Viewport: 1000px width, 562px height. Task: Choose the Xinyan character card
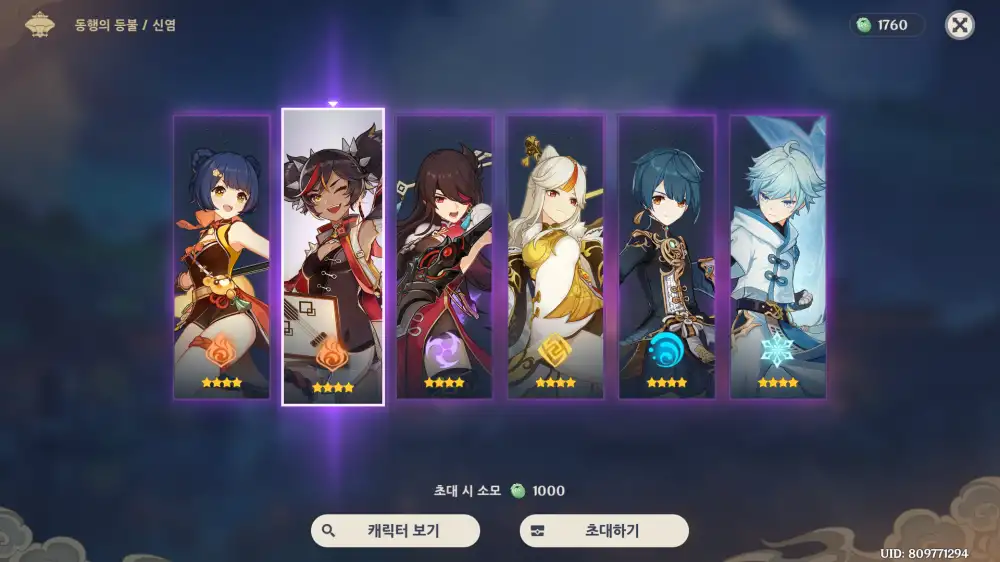(x=333, y=257)
